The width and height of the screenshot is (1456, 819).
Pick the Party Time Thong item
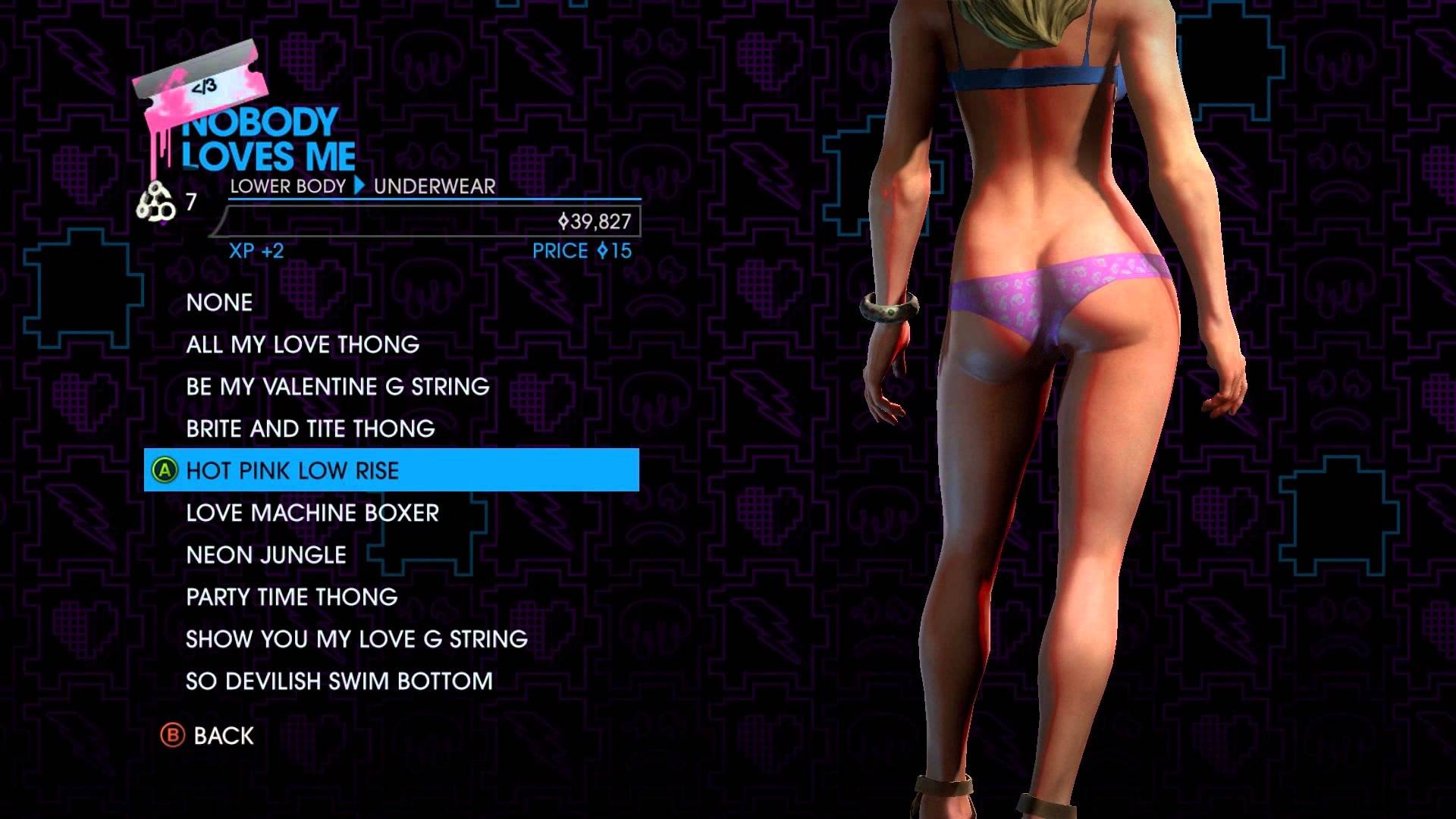tap(291, 598)
